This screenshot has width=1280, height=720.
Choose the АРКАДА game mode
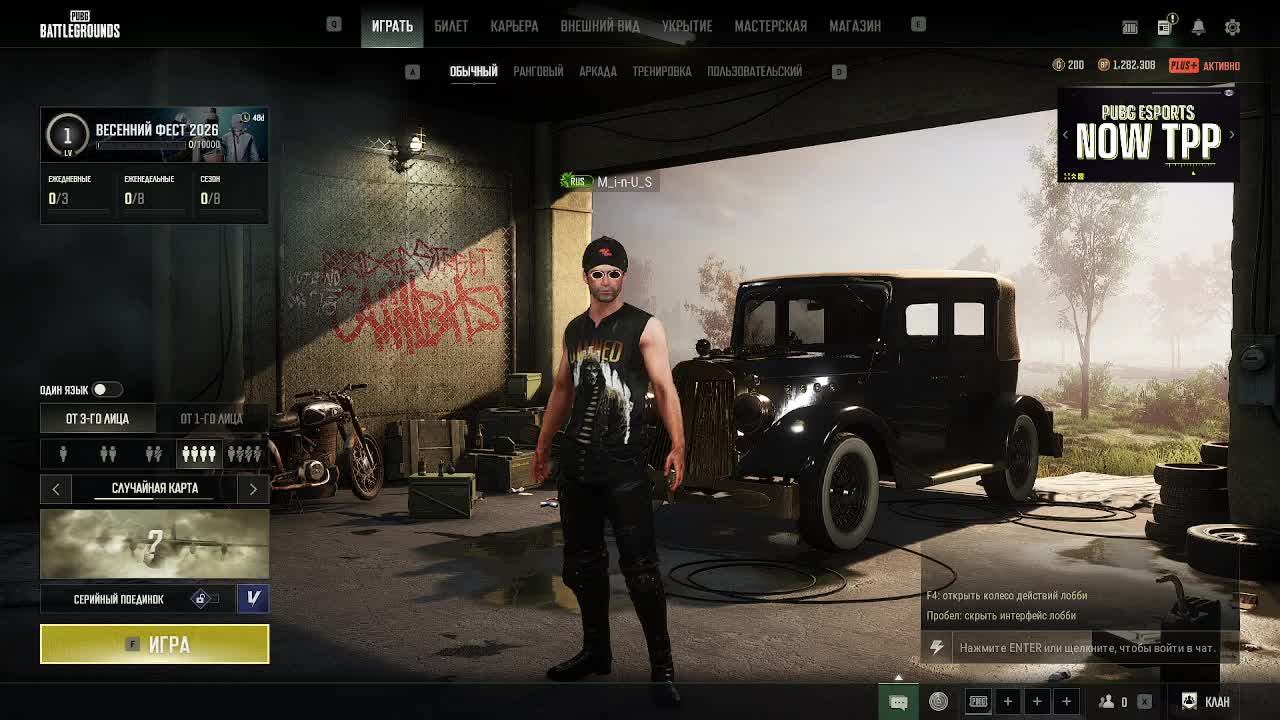[598, 71]
